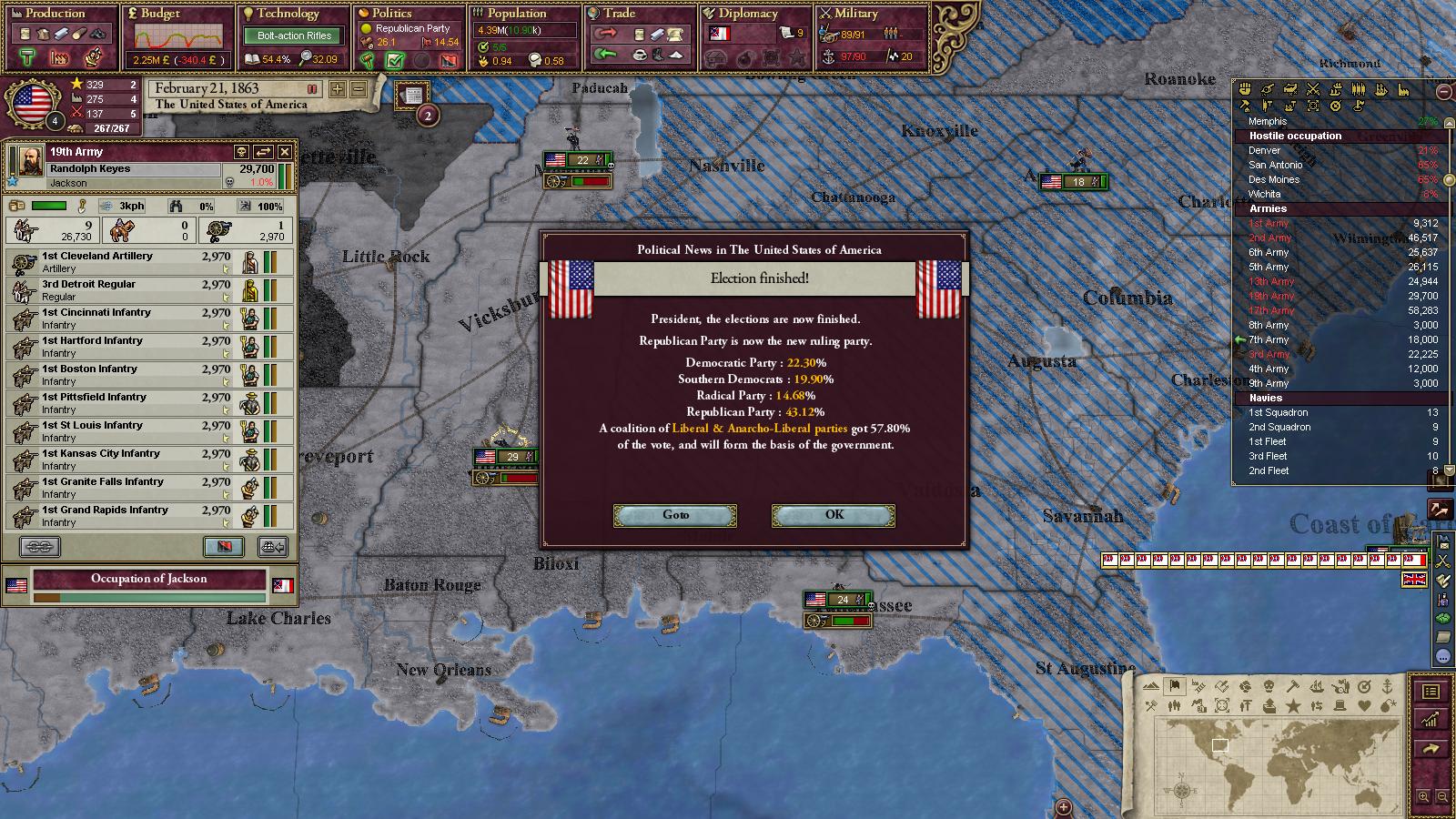This screenshot has width=1456, height=819.
Task: Open the Politics tab
Action: pos(392,14)
